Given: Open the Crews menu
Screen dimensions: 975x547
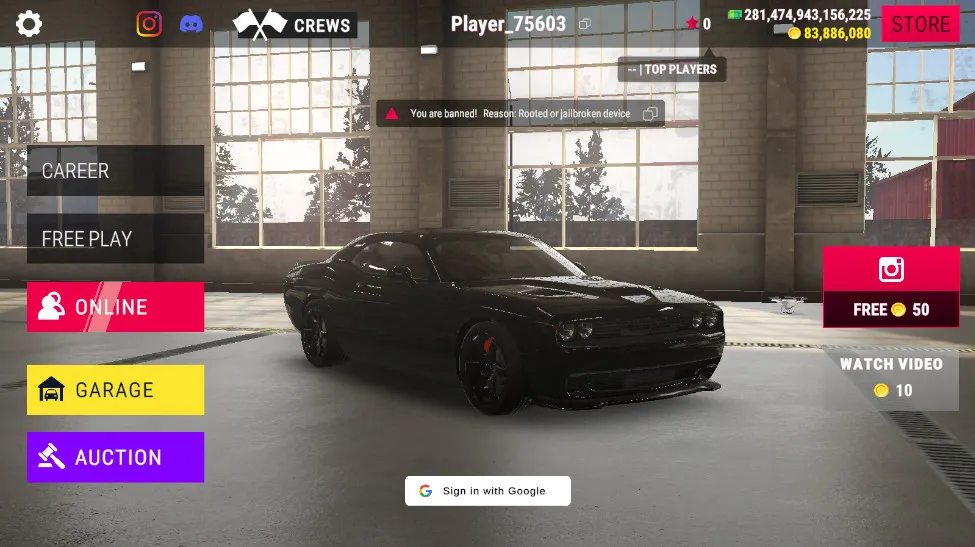Looking at the screenshot, I should pos(294,25).
